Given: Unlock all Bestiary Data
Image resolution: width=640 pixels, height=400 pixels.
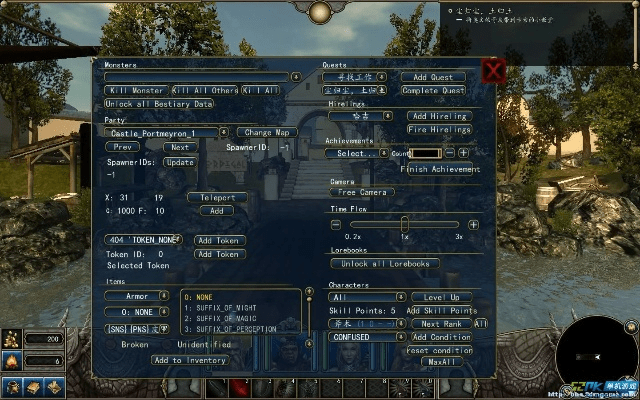Looking at the screenshot, I should pos(160,104).
